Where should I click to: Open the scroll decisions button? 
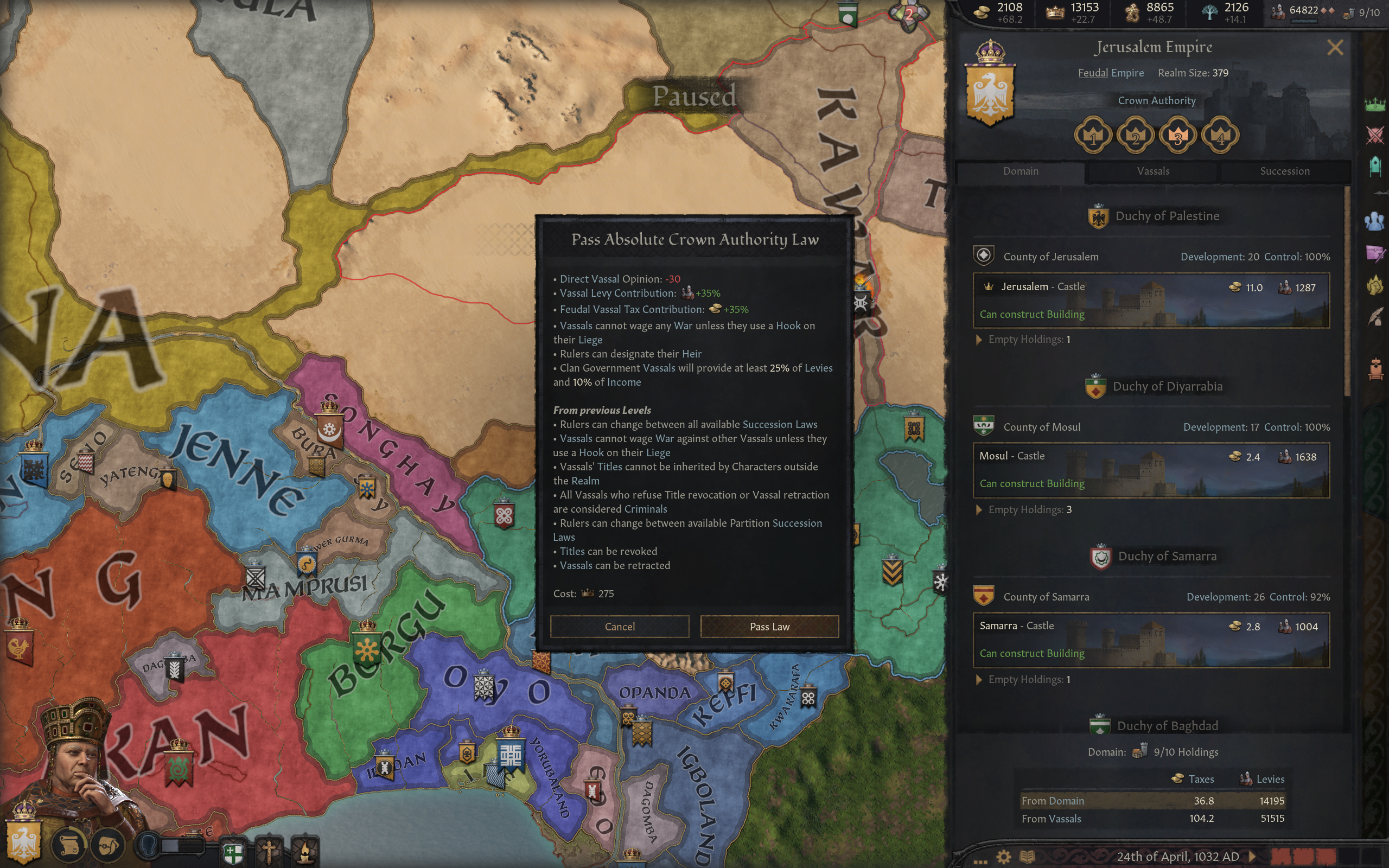pyautogui.click(x=70, y=845)
